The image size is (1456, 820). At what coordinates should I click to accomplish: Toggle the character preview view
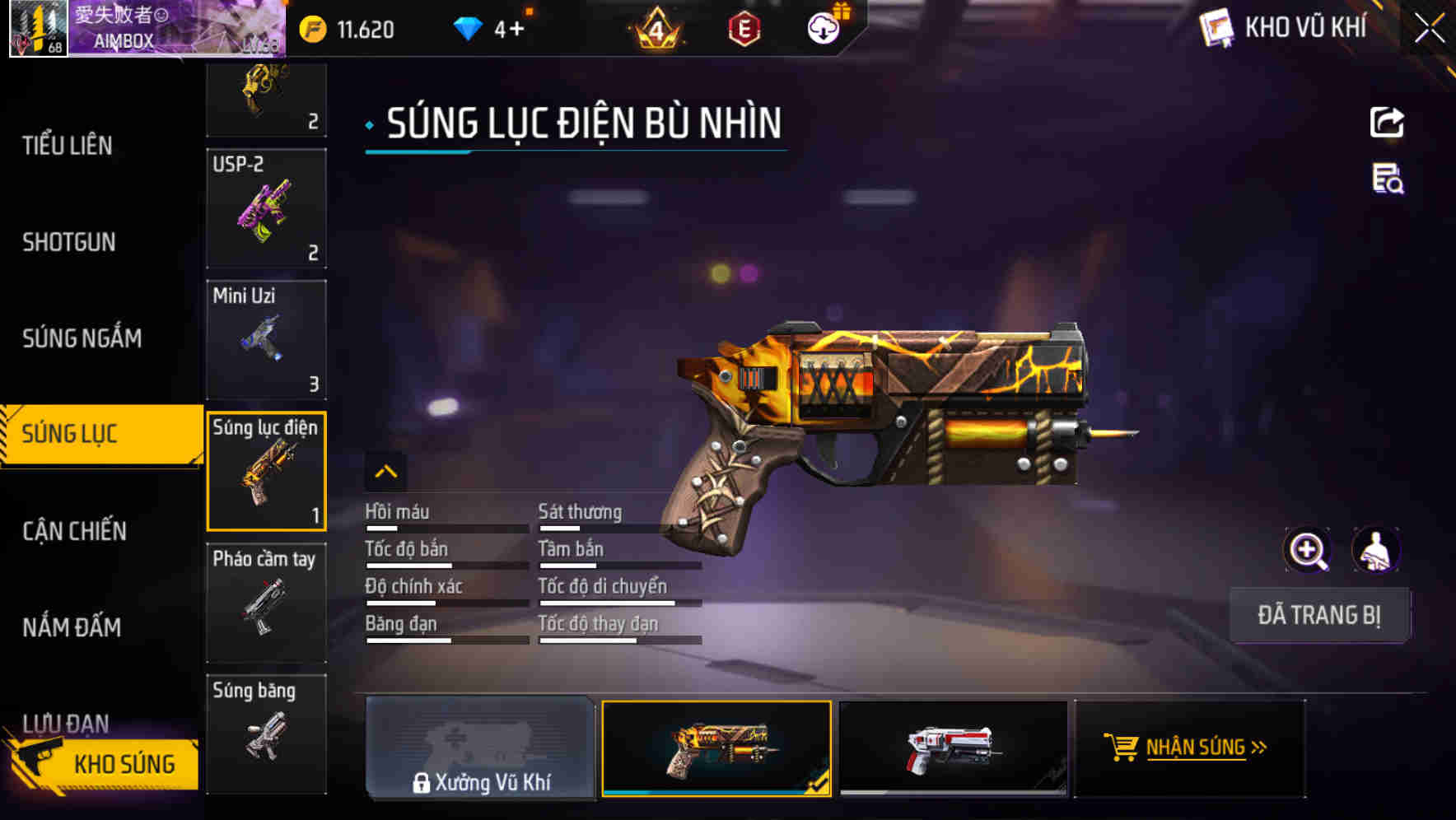(1377, 550)
